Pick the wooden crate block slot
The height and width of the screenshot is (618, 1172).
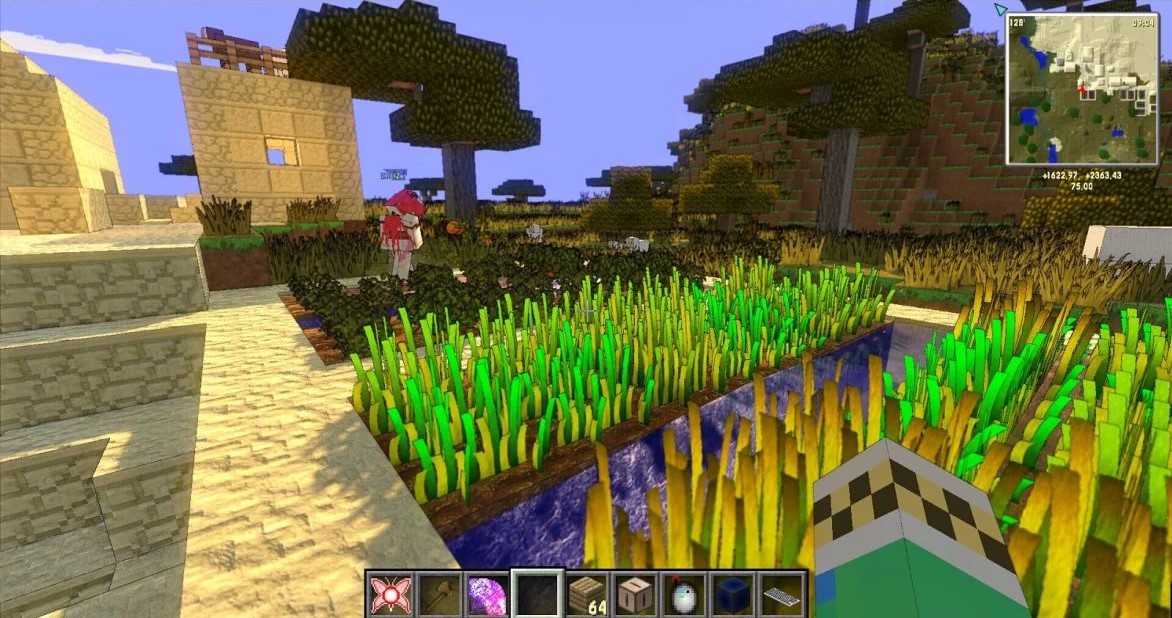[x=636, y=595]
